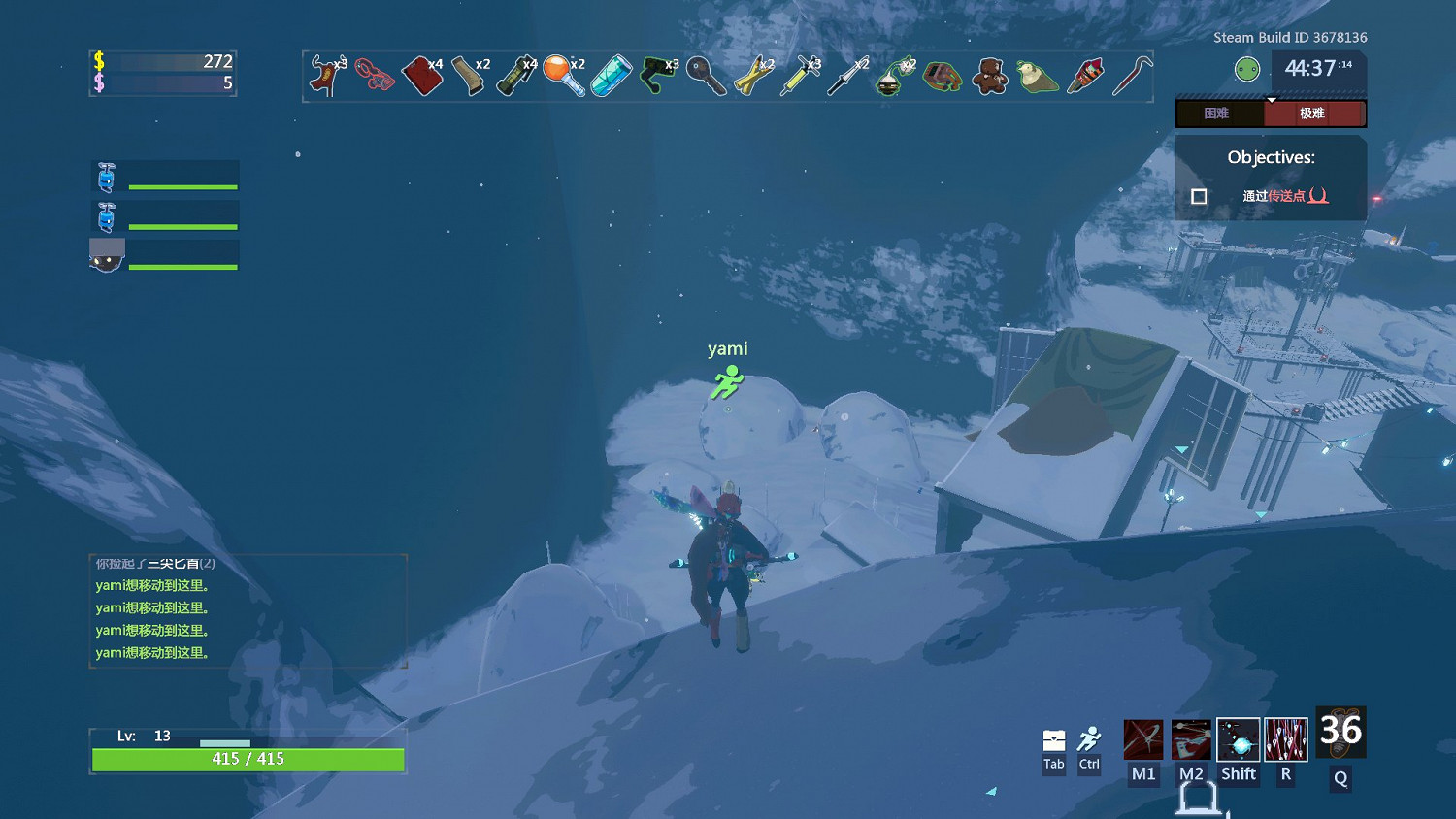Select the orange orb item stack
Image resolution: width=1456 pixels, height=819 pixels.
[x=563, y=76]
